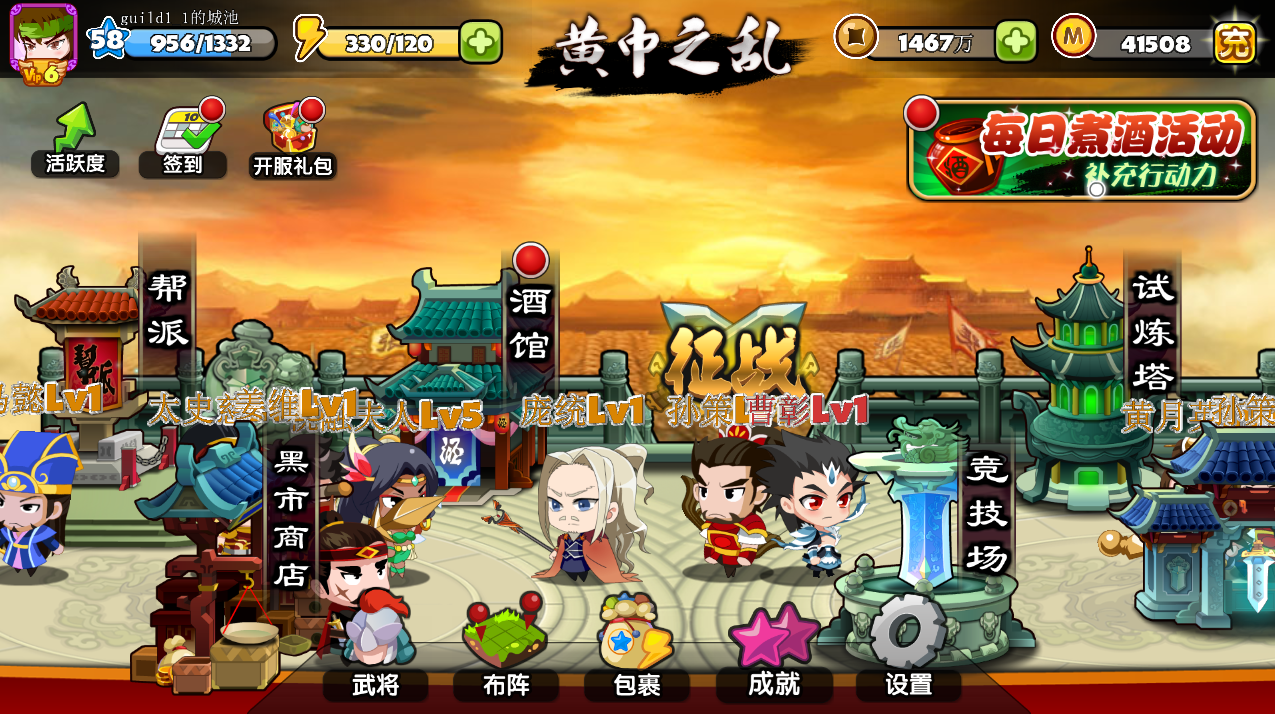Open the 每日煮酒活动 event banner
The width and height of the screenshot is (1275, 714).
tap(1082, 150)
